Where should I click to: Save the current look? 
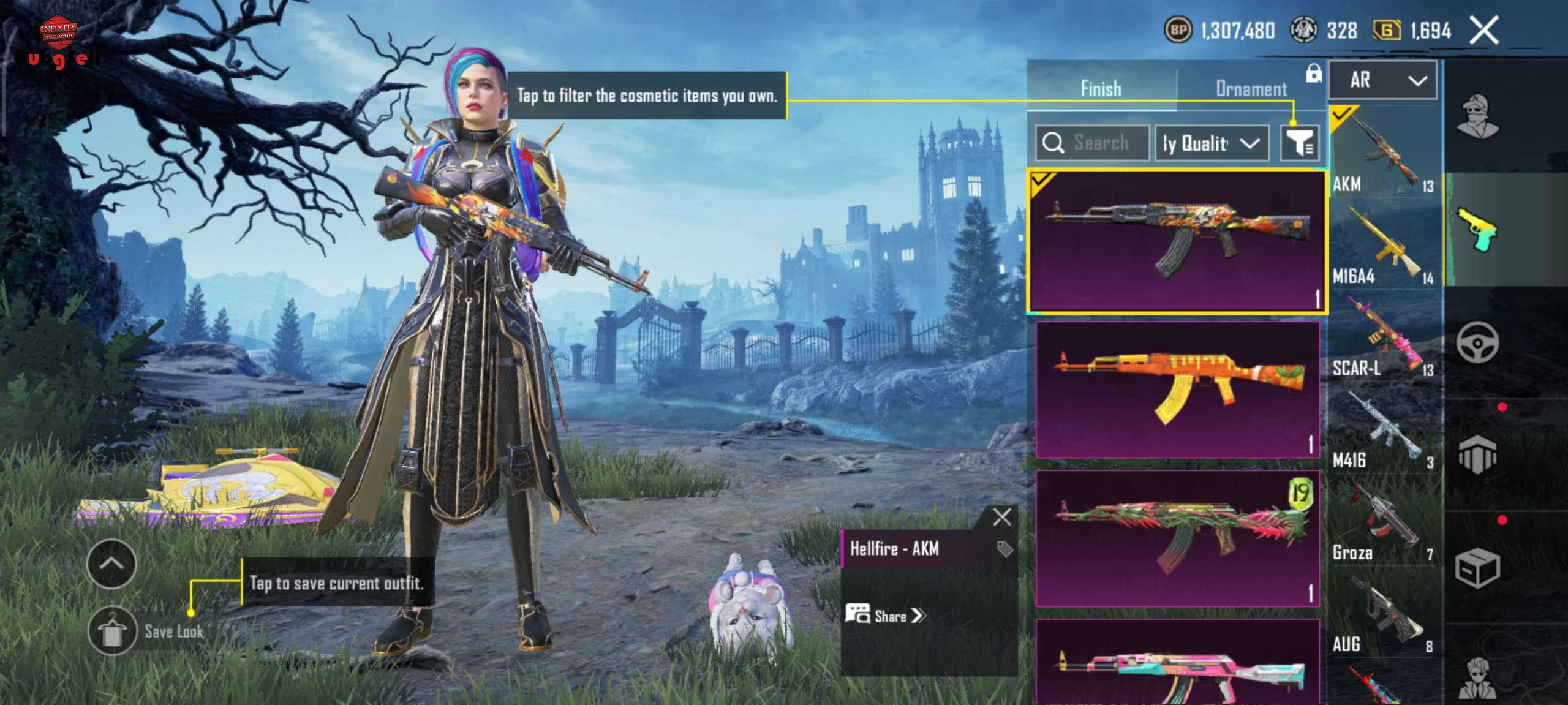(111, 631)
